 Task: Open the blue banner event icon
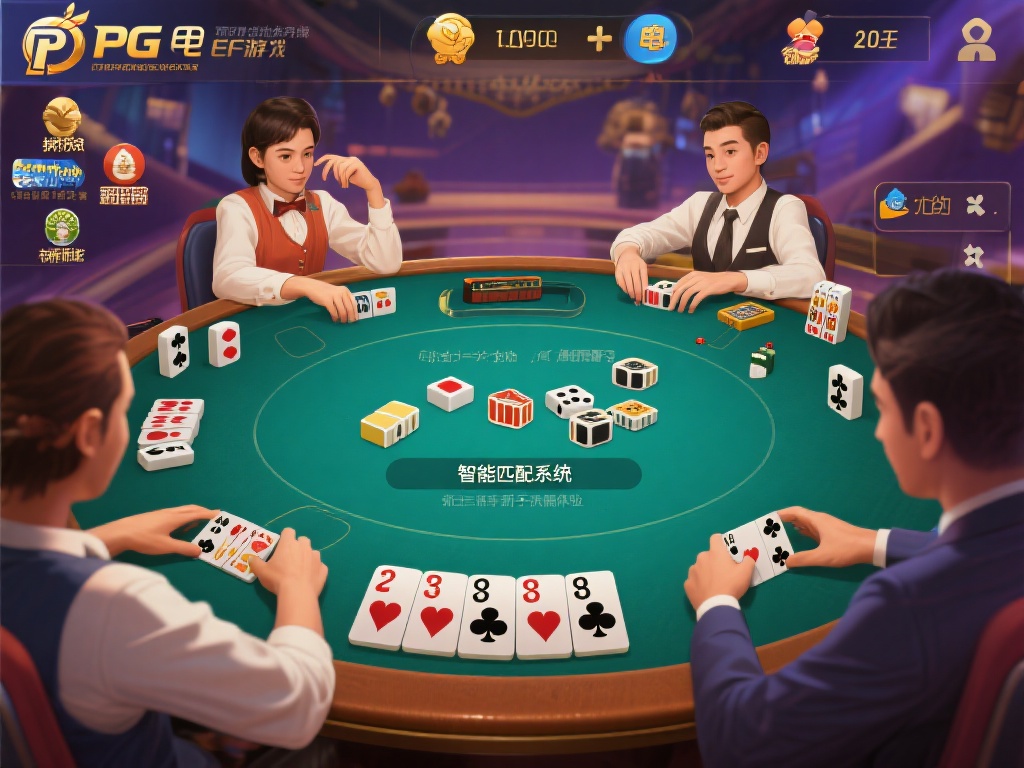[48, 175]
